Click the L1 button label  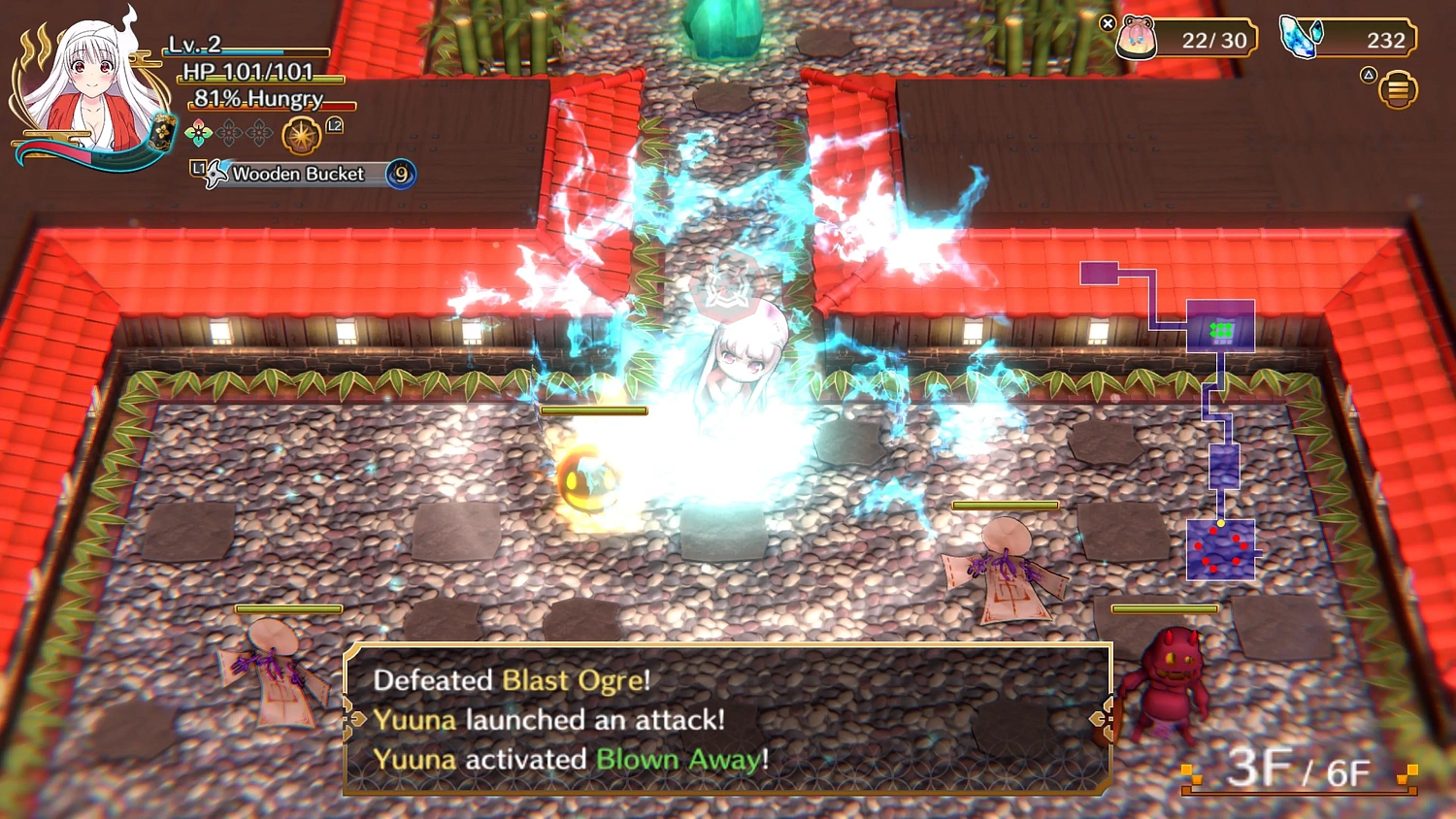tap(201, 168)
